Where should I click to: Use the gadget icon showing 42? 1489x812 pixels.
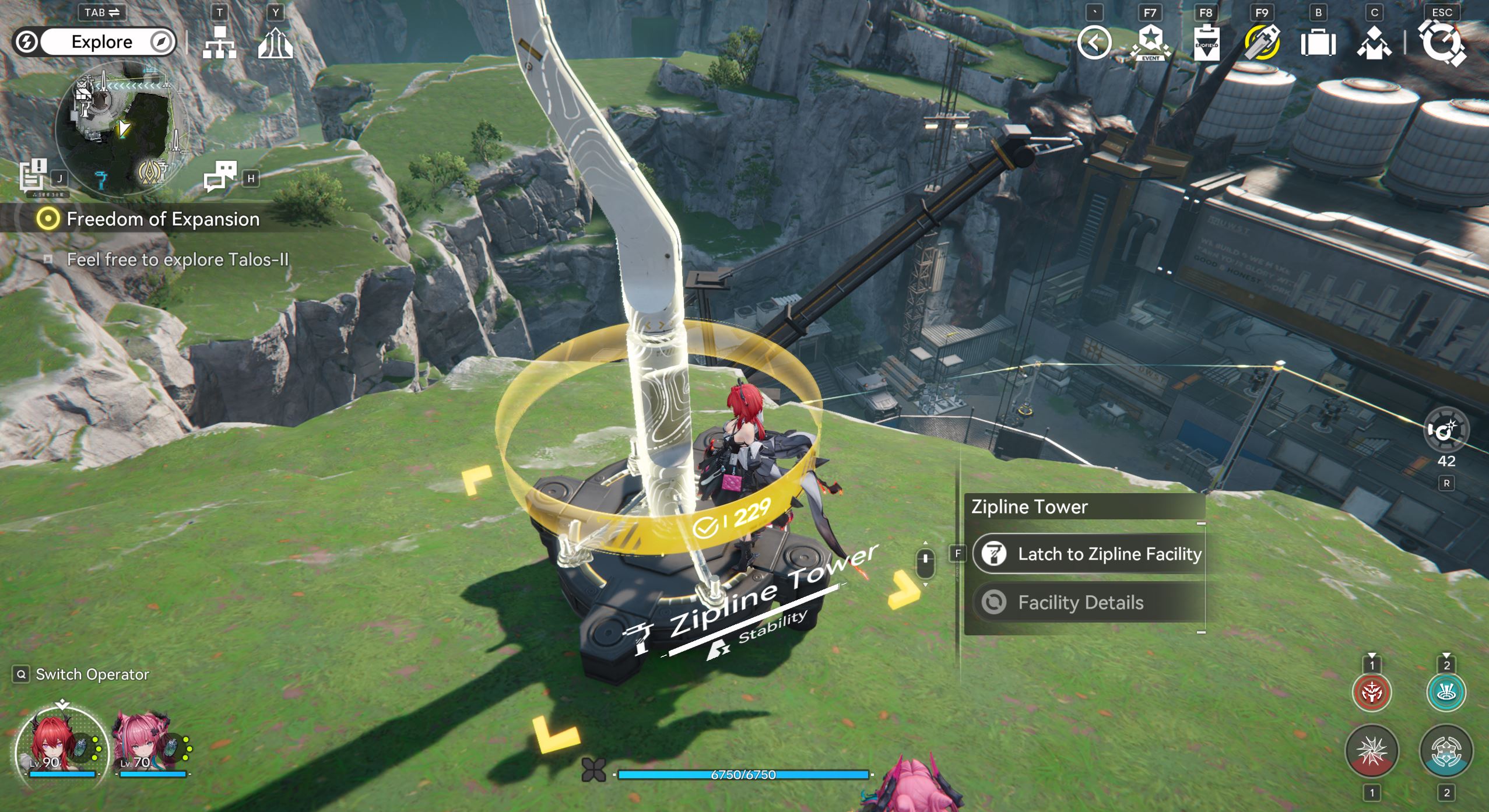point(1446,431)
